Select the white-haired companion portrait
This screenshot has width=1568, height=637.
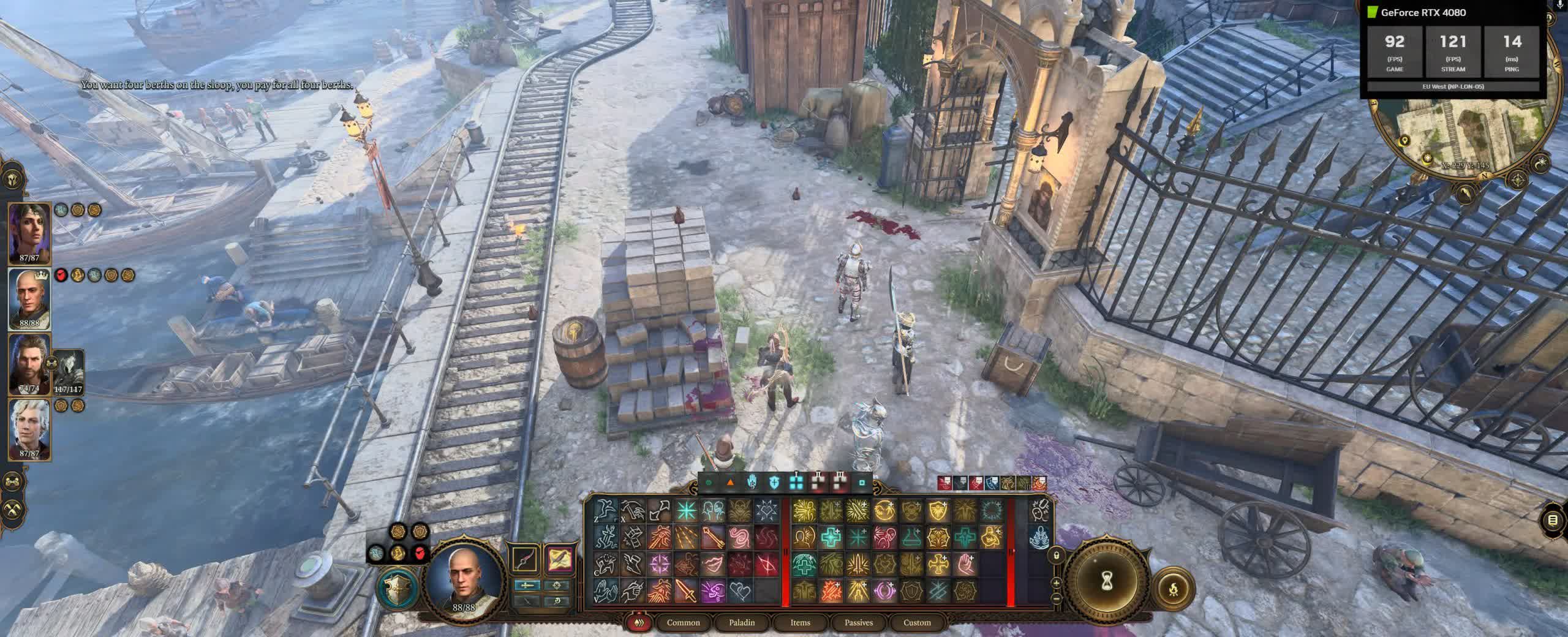[x=29, y=429]
